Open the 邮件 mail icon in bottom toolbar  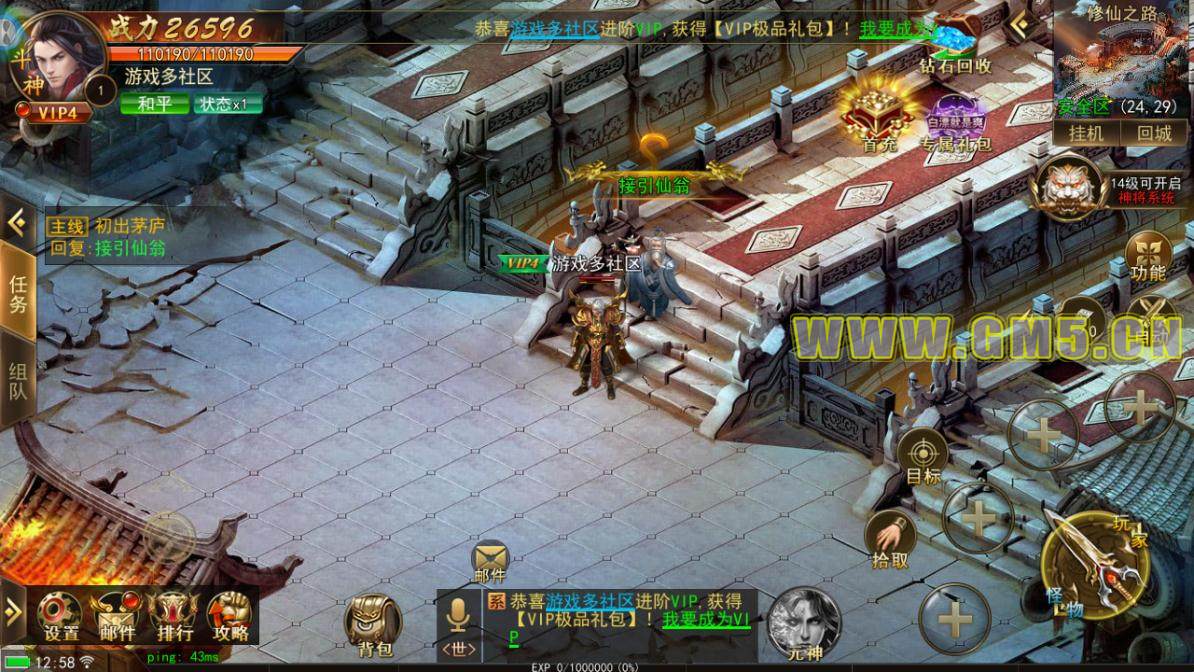tap(118, 615)
